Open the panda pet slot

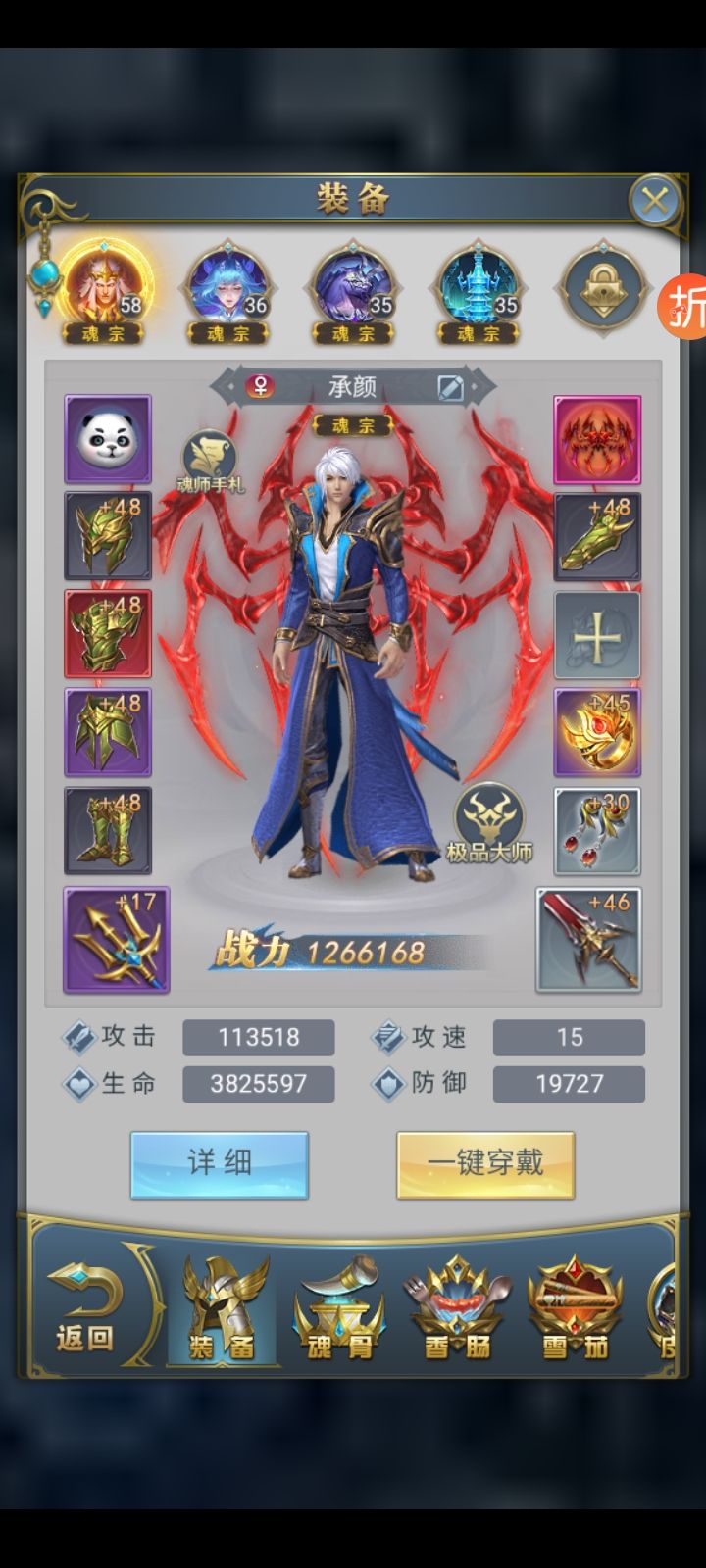(108, 439)
